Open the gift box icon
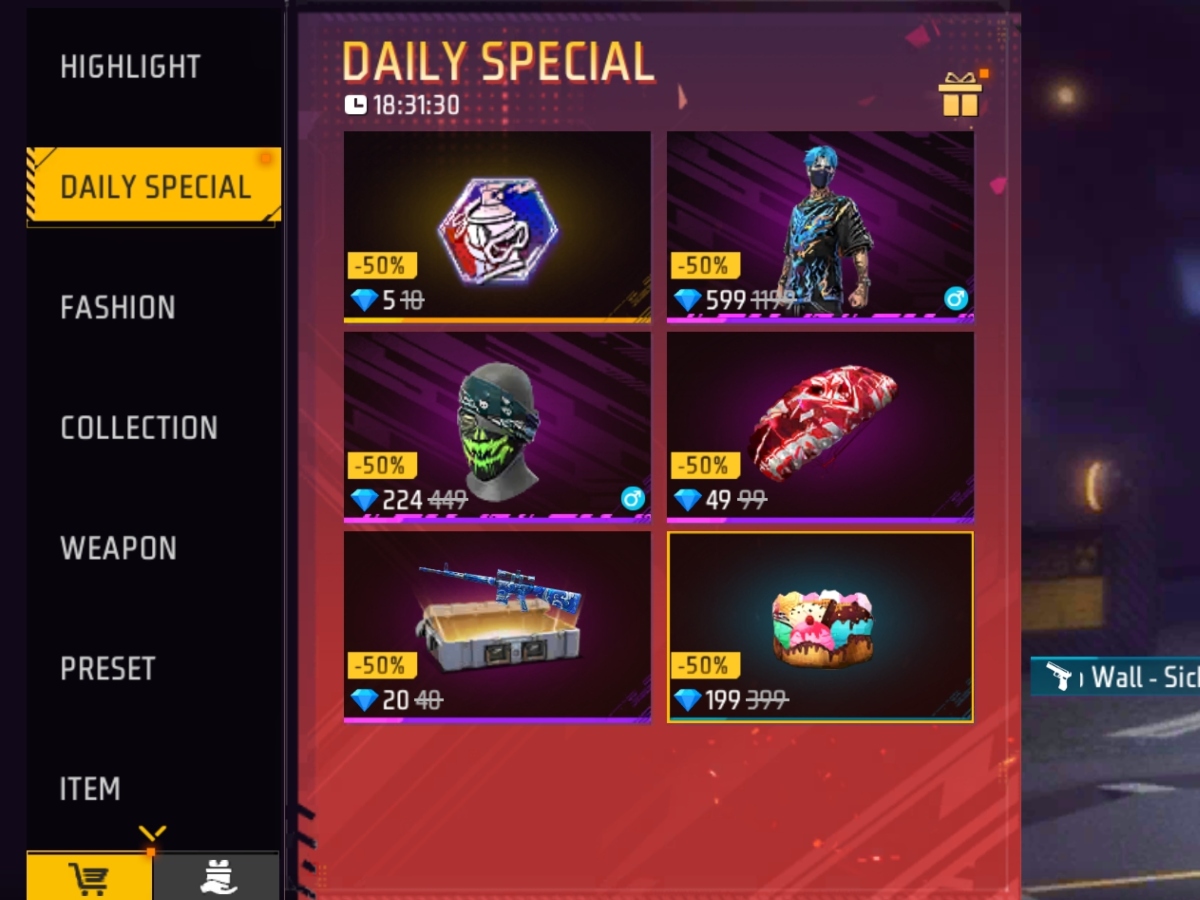Screen dimensions: 1200x900 pyautogui.click(x=960, y=96)
